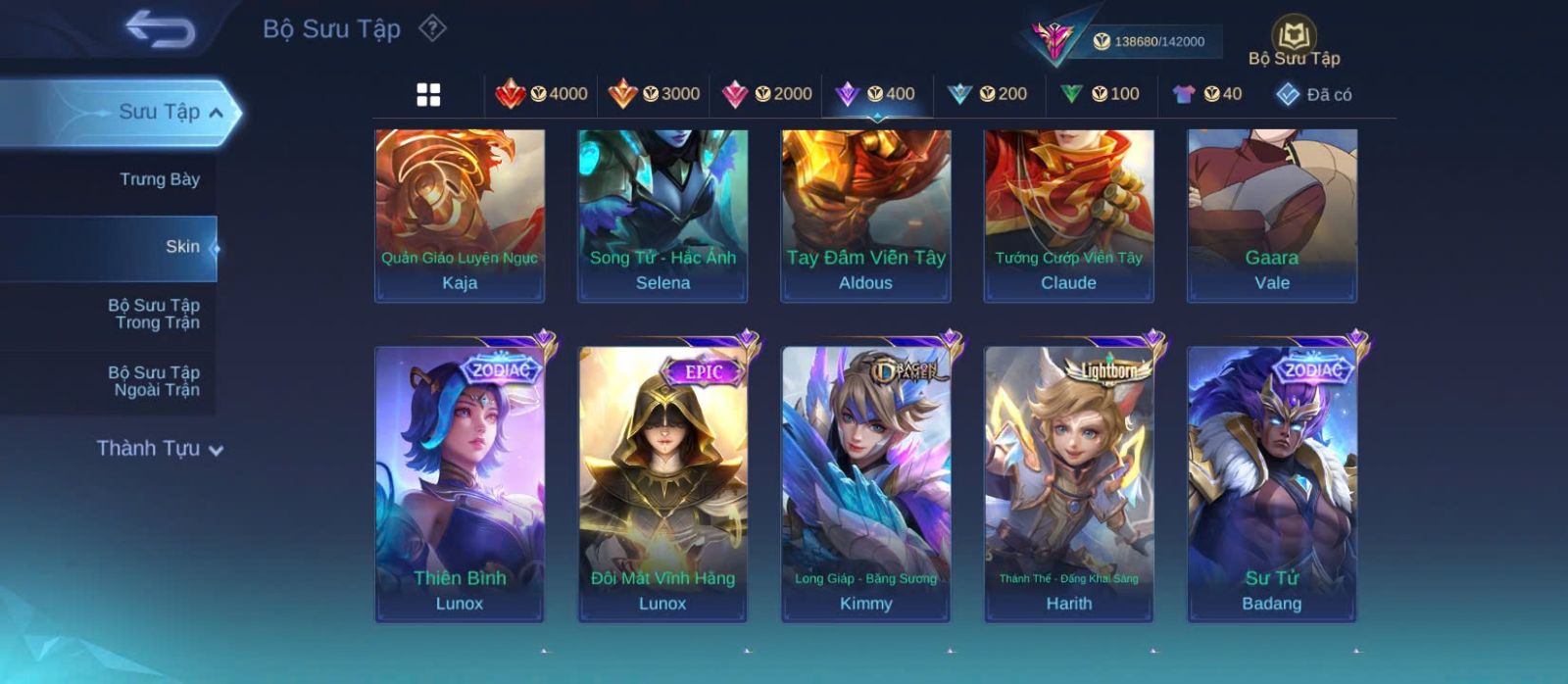Viewport: 1568px width, 684px height.
Task: Open Bộ Sưu Tập Trong Trận
Action: click(154, 314)
